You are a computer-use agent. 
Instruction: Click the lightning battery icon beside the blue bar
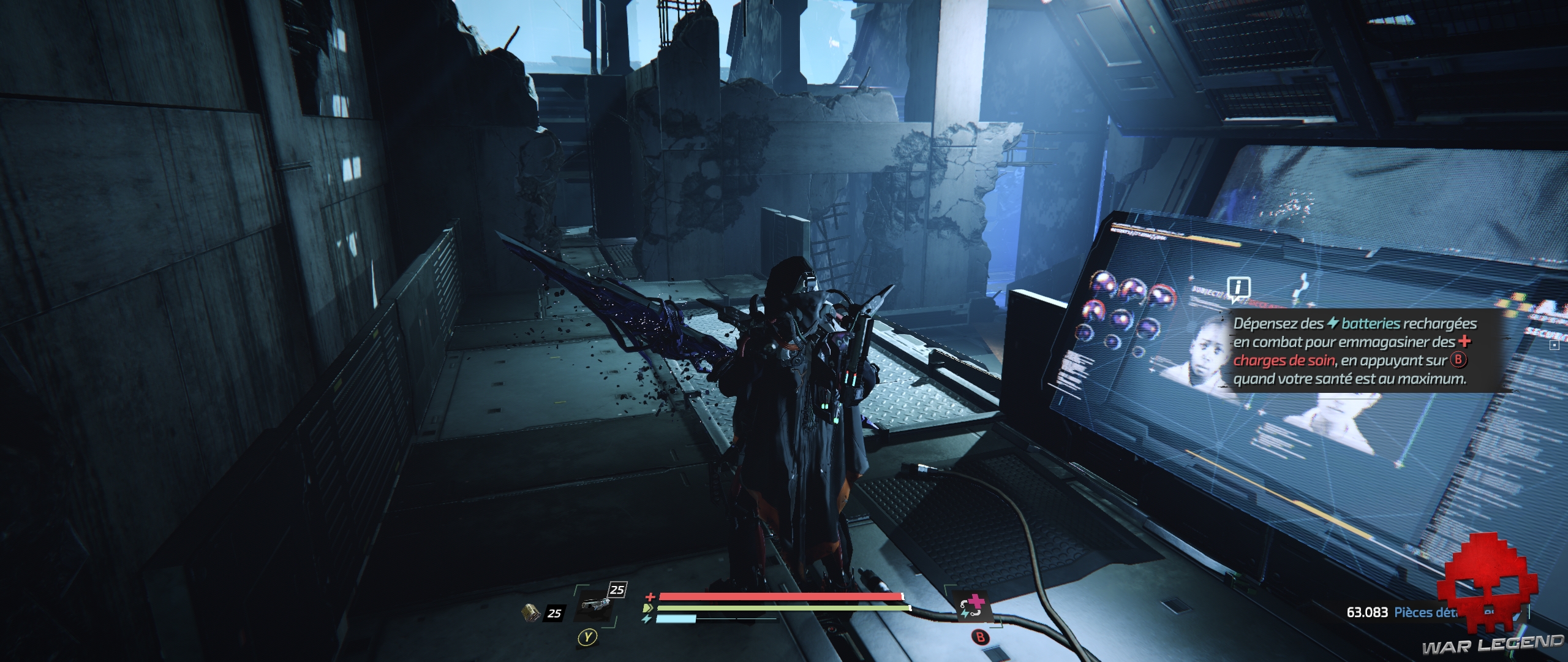coord(647,619)
